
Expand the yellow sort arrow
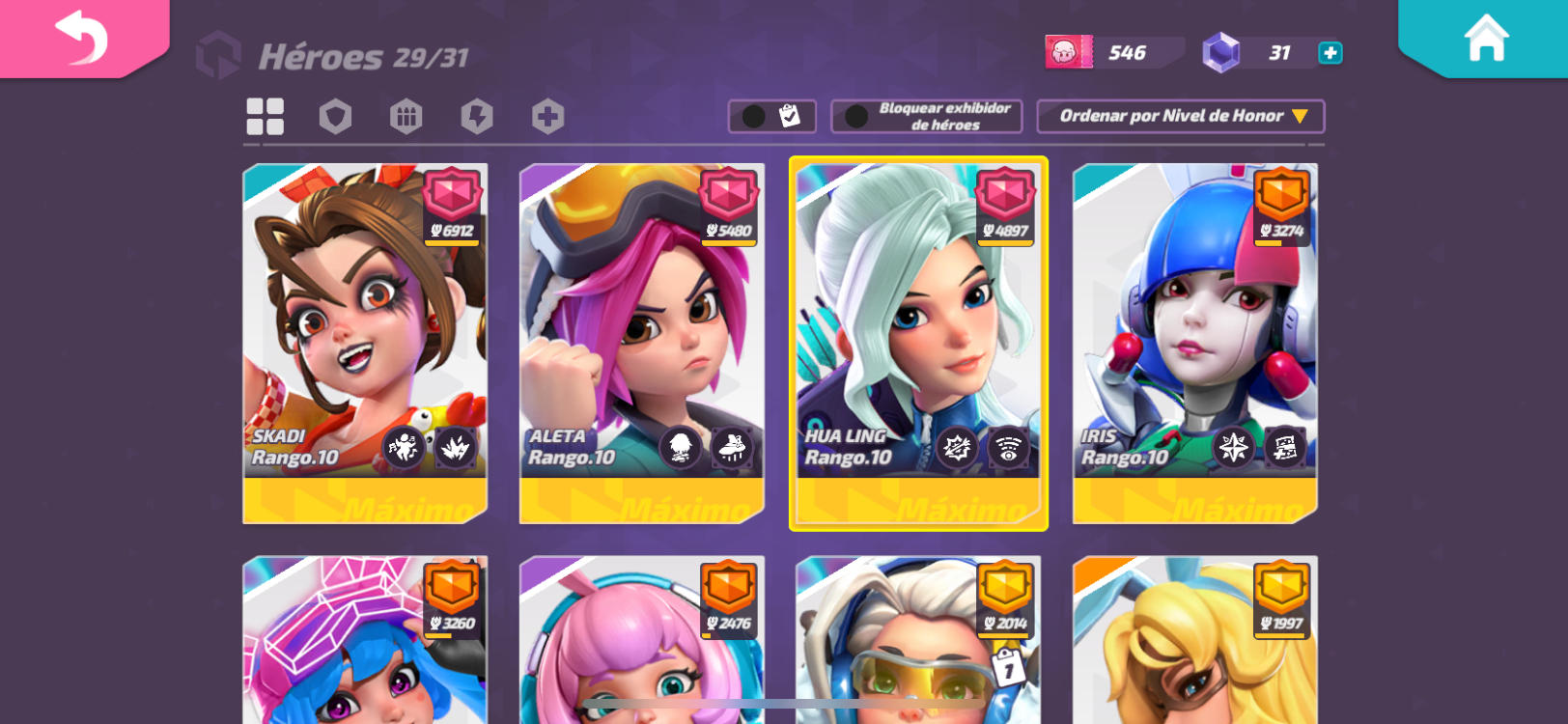click(1301, 116)
